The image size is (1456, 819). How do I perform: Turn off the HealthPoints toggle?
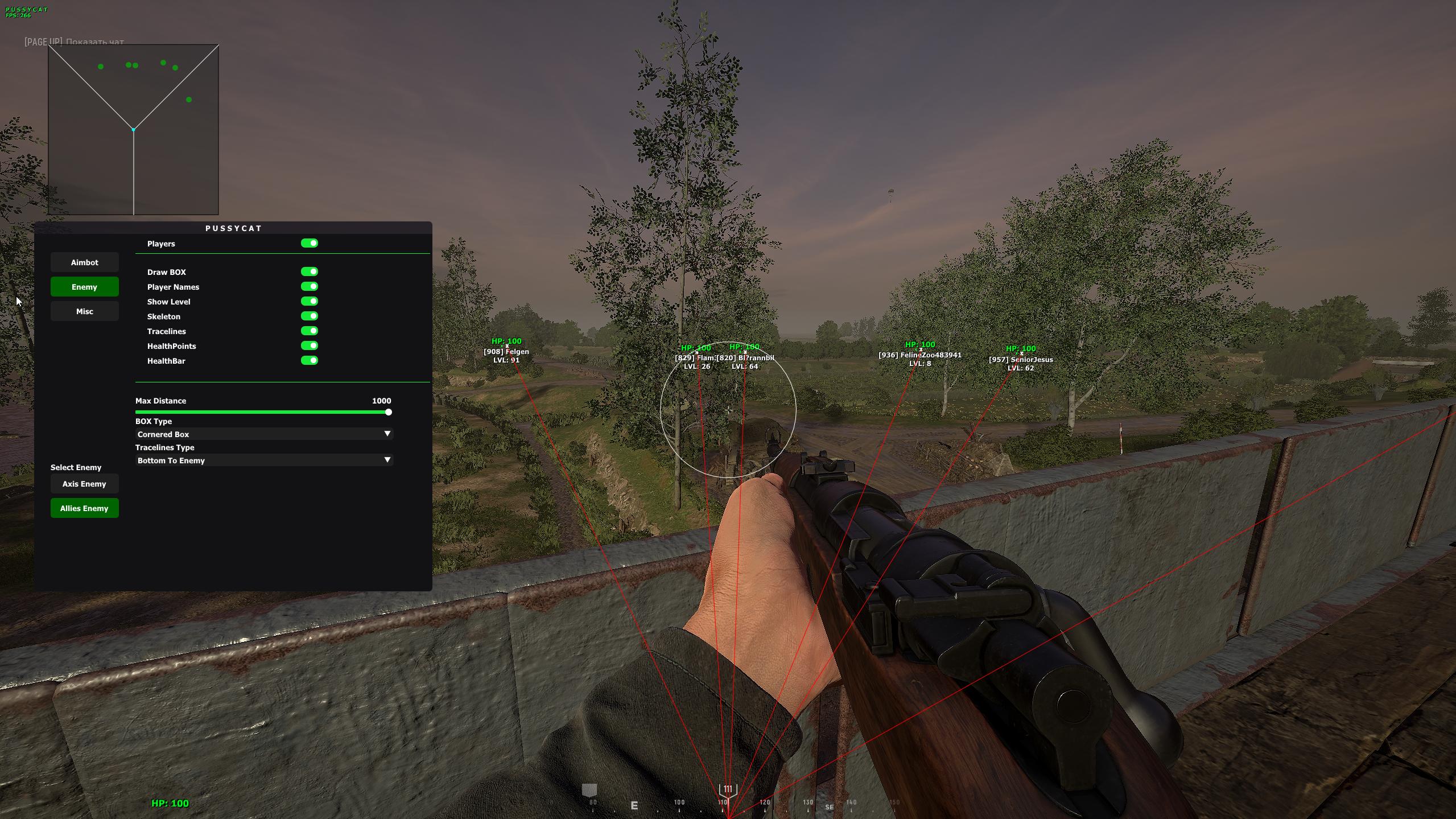click(310, 346)
